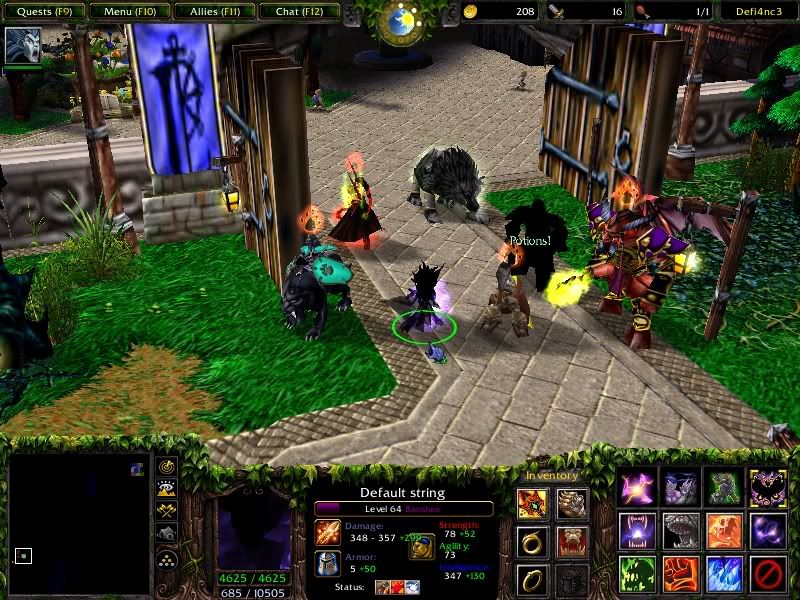Image resolution: width=800 pixels, height=600 pixels.
Task: Activate the red fist ability
Action: (x=681, y=575)
